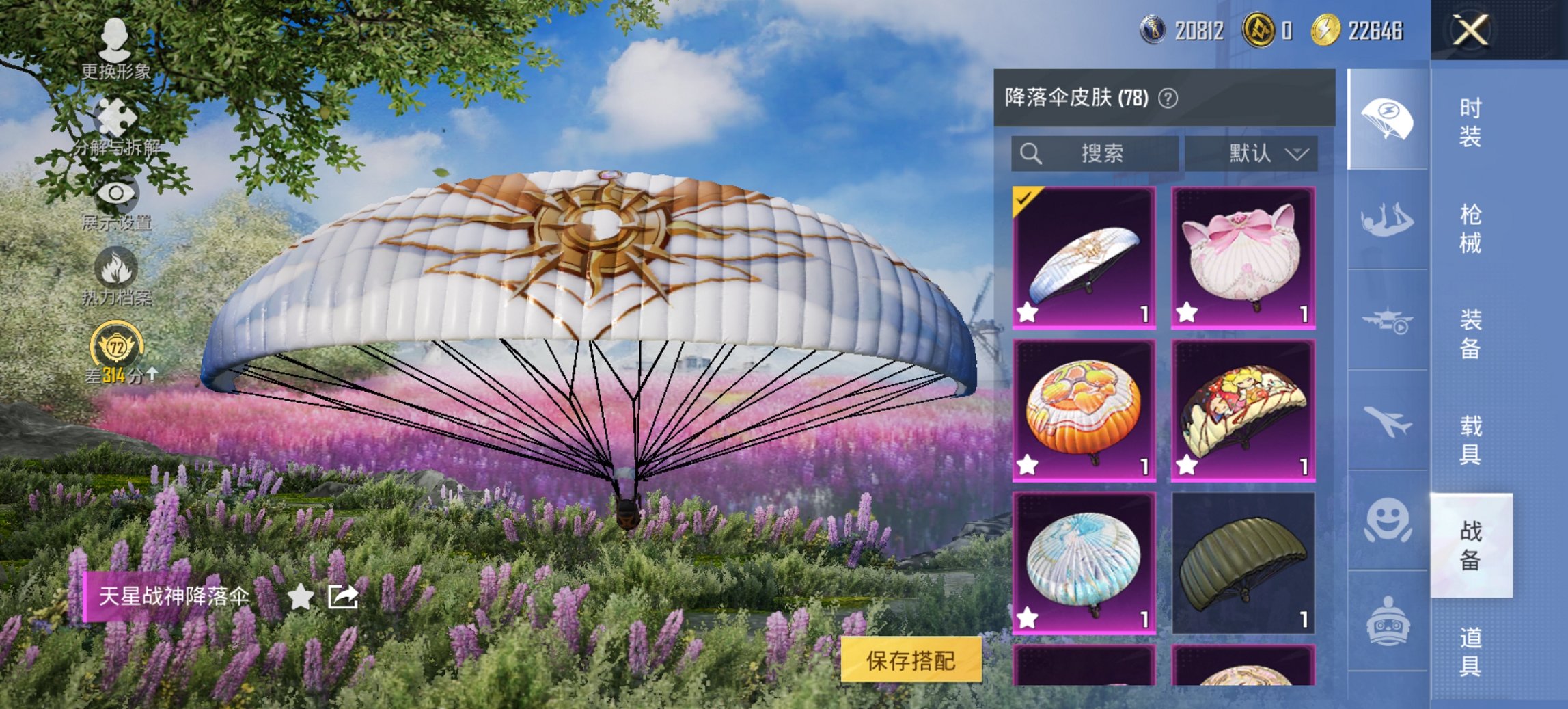Screen dimensions: 1568x709
Task: Open the 分解与拆解 dismantle icon
Action: (115, 116)
